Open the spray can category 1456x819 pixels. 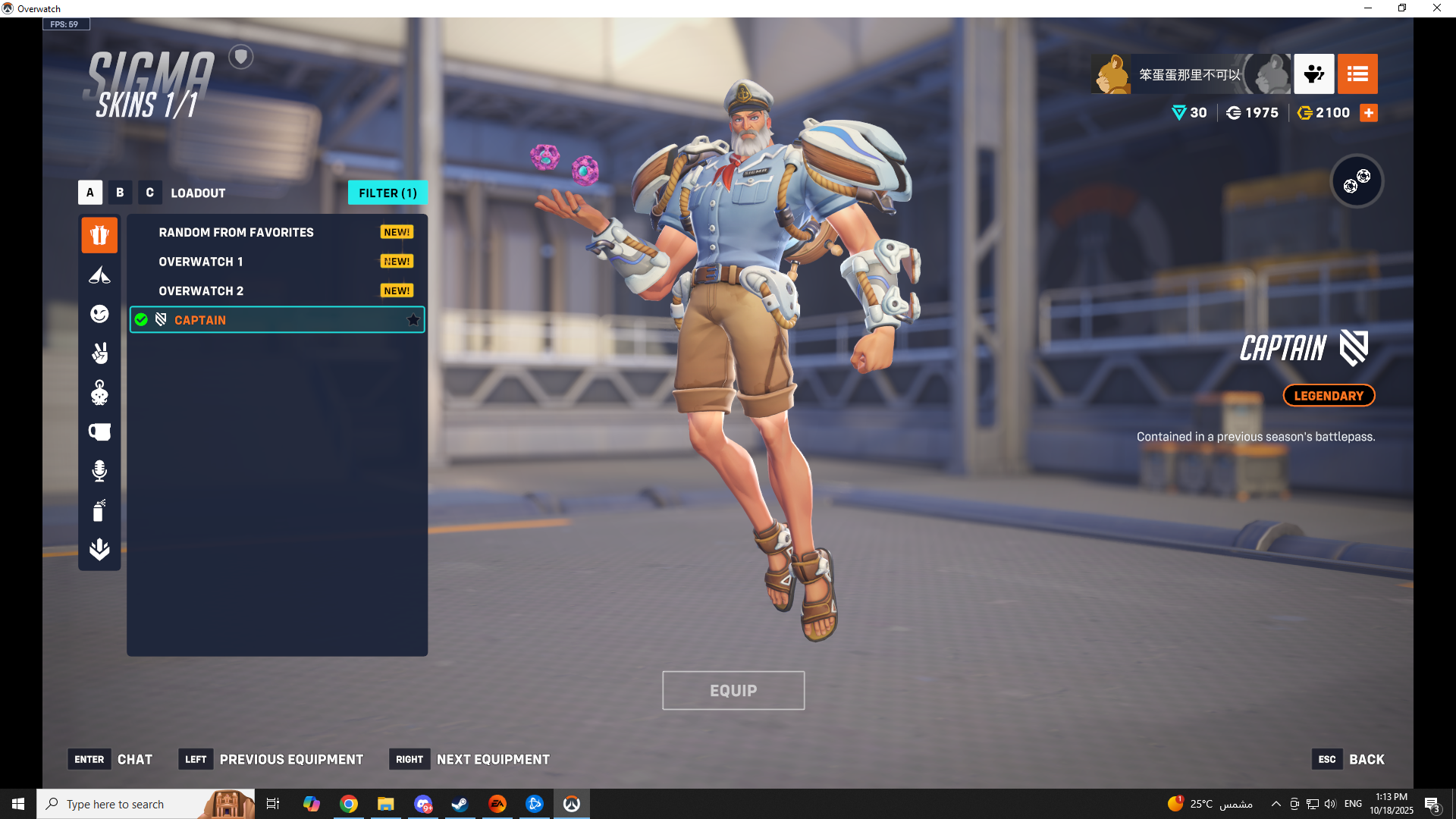coord(99,510)
